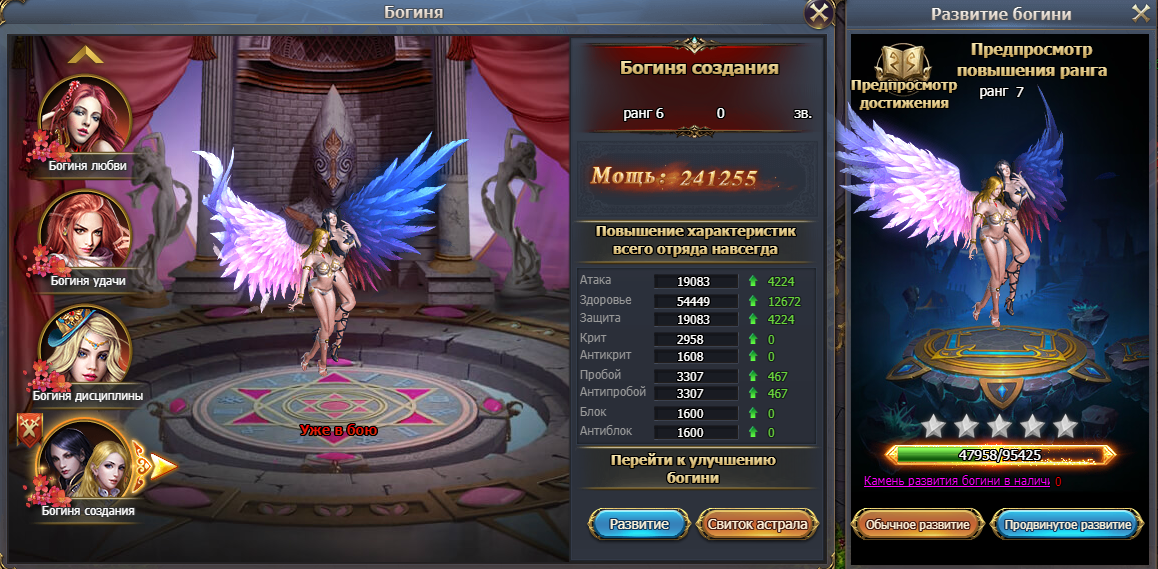The height and width of the screenshot is (569, 1158).
Task: Select the Богиня любви portrait
Action: tap(85, 118)
